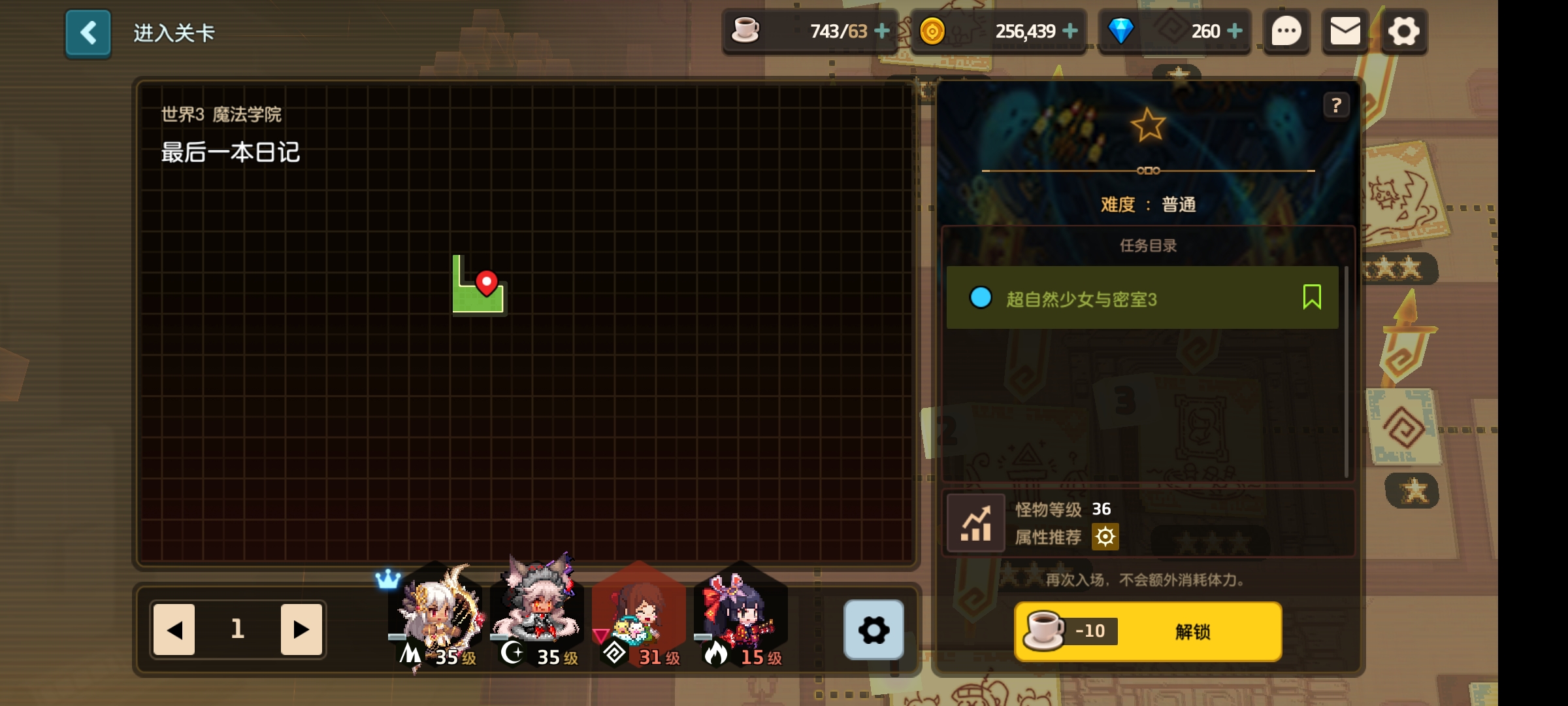Switch to the next team
The image size is (1568, 706).
click(301, 629)
